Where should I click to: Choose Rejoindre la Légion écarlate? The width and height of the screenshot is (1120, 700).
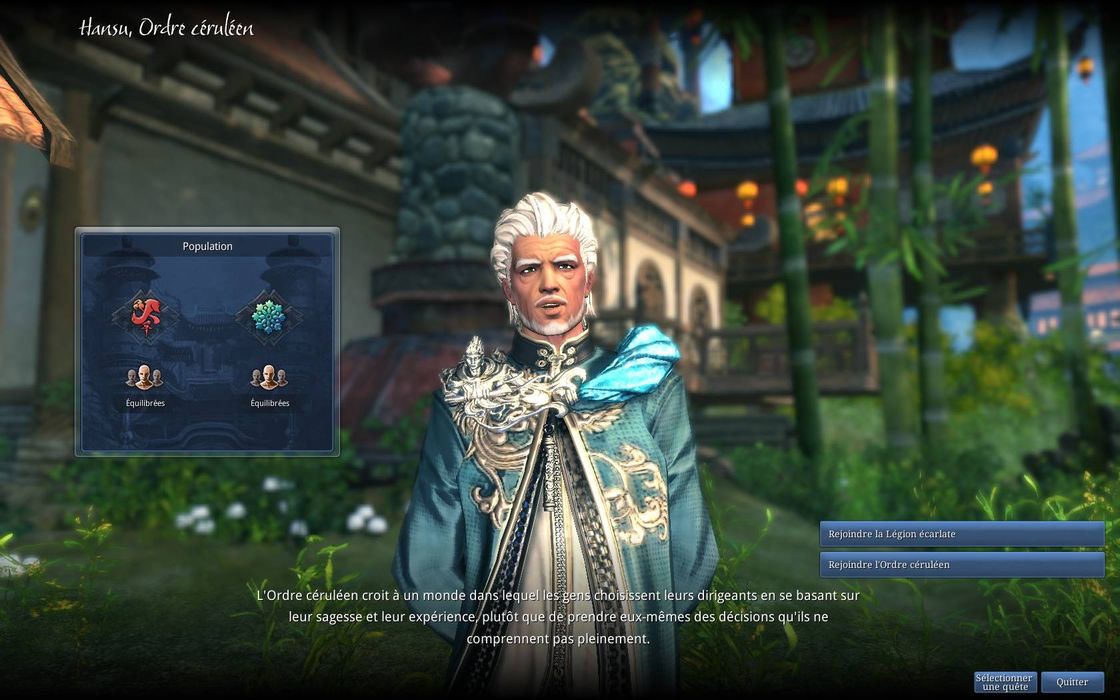click(x=961, y=534)
